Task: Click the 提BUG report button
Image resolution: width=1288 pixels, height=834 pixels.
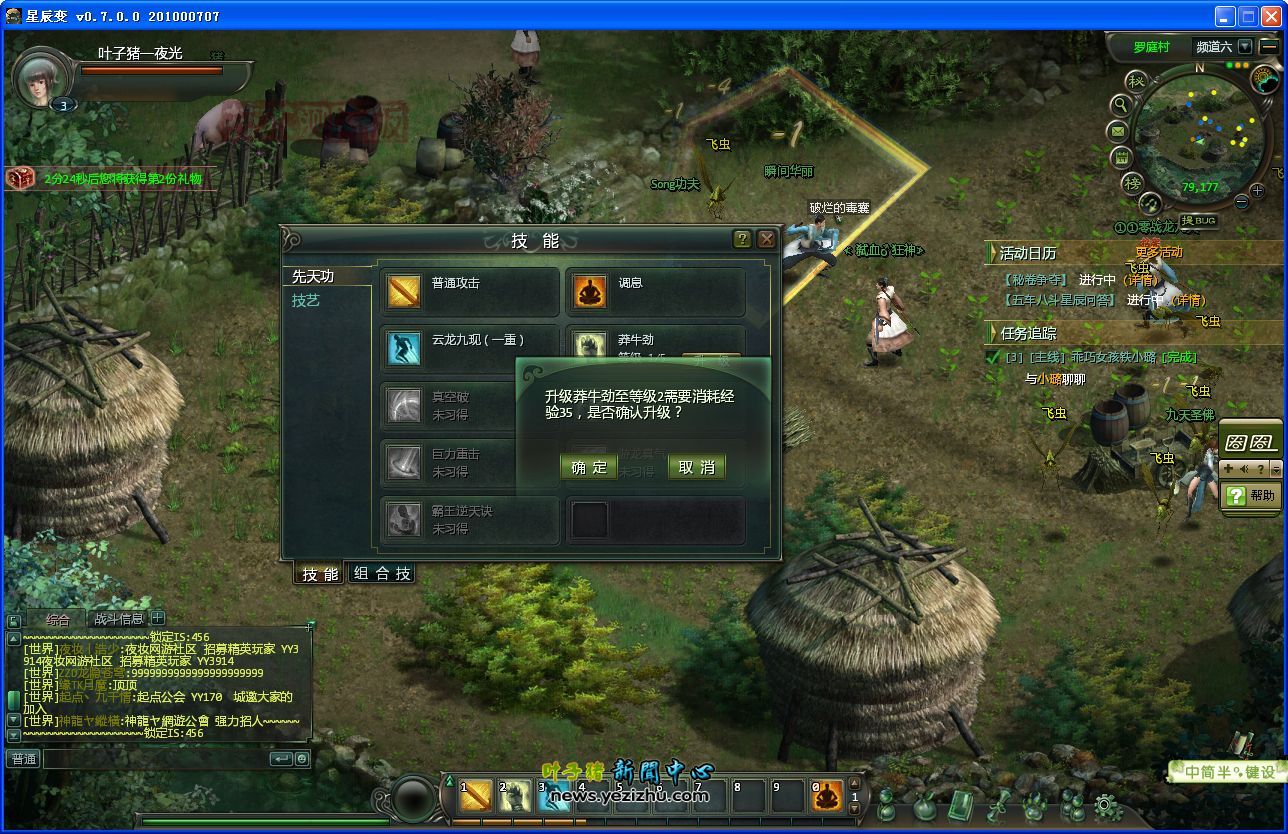Action: click(x=1198, y=220)
